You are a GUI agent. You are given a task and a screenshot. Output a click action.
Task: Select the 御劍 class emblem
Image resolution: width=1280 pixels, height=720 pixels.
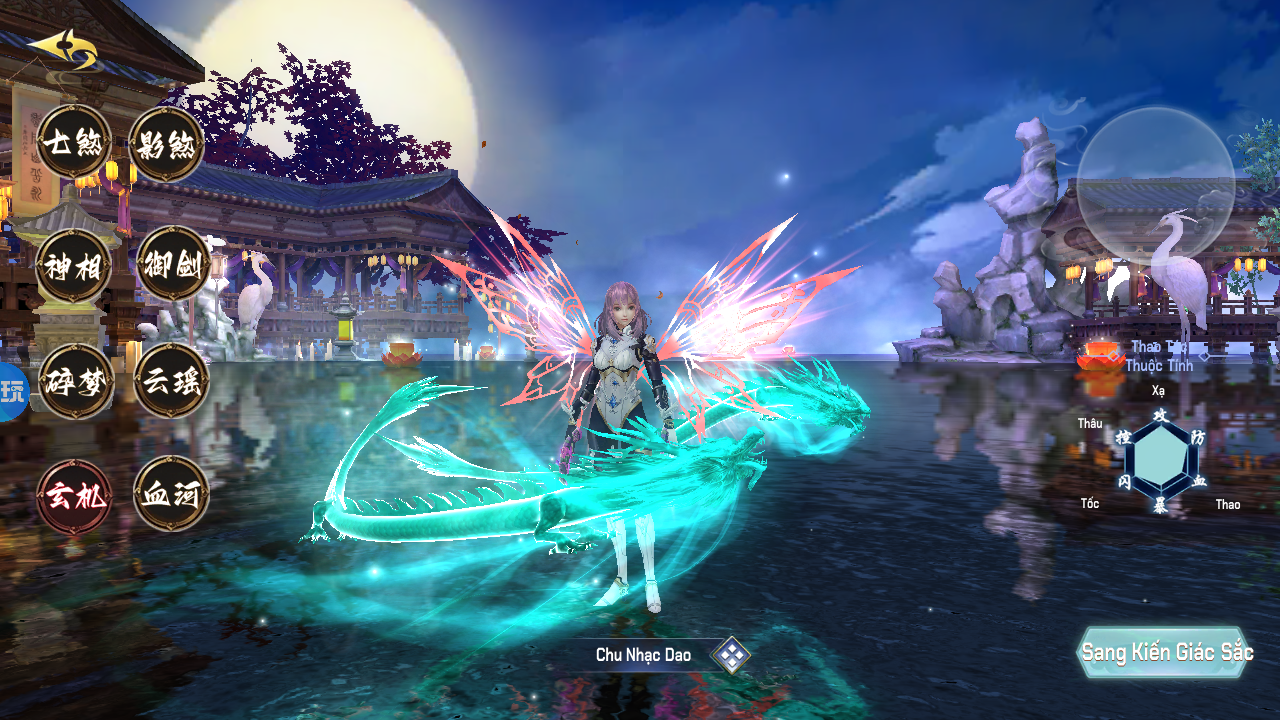pyautogui.click(x=172, y=262)
